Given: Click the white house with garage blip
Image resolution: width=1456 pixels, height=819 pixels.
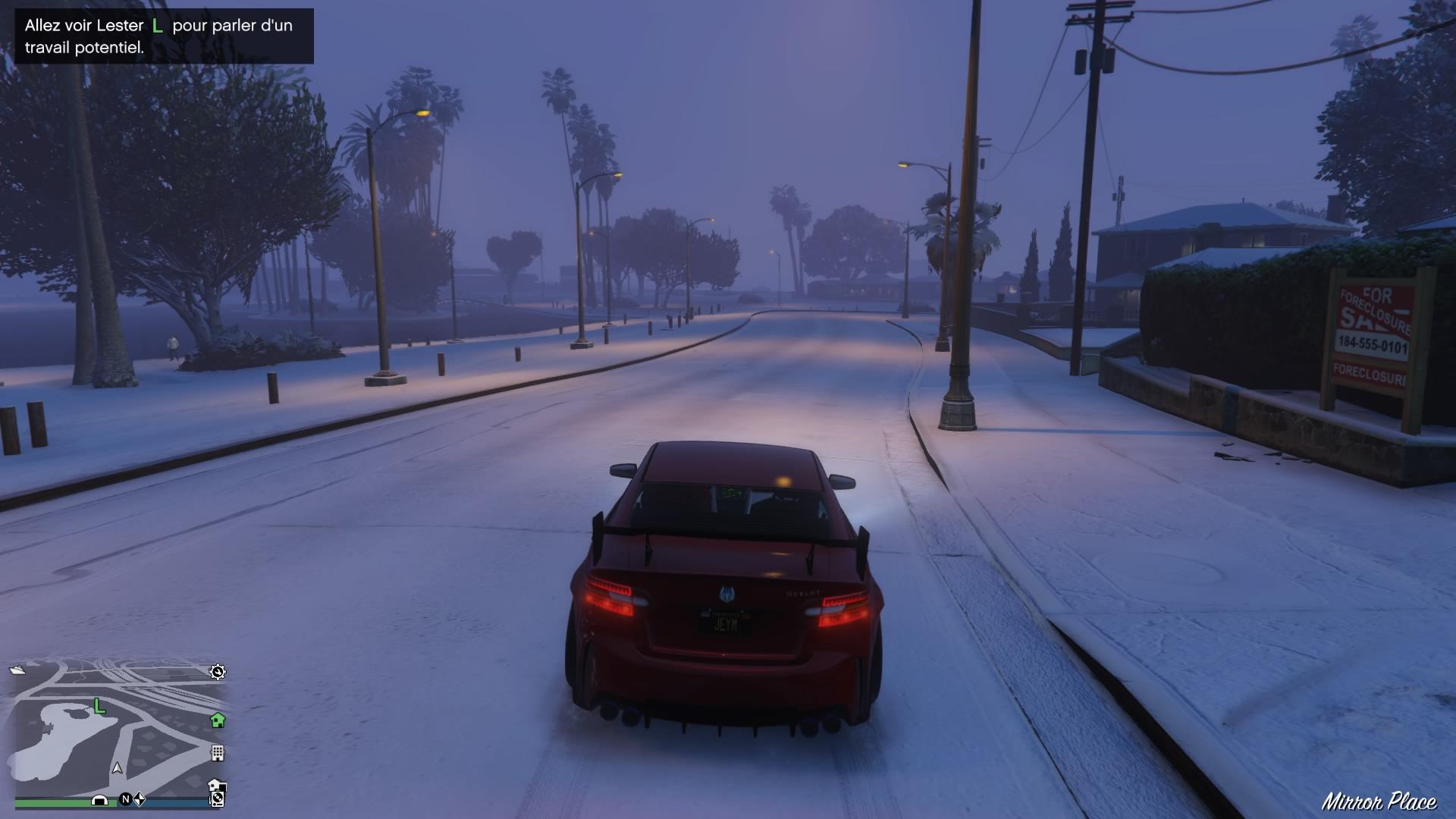Looking at the screenshot, I should tap(217, 785).
